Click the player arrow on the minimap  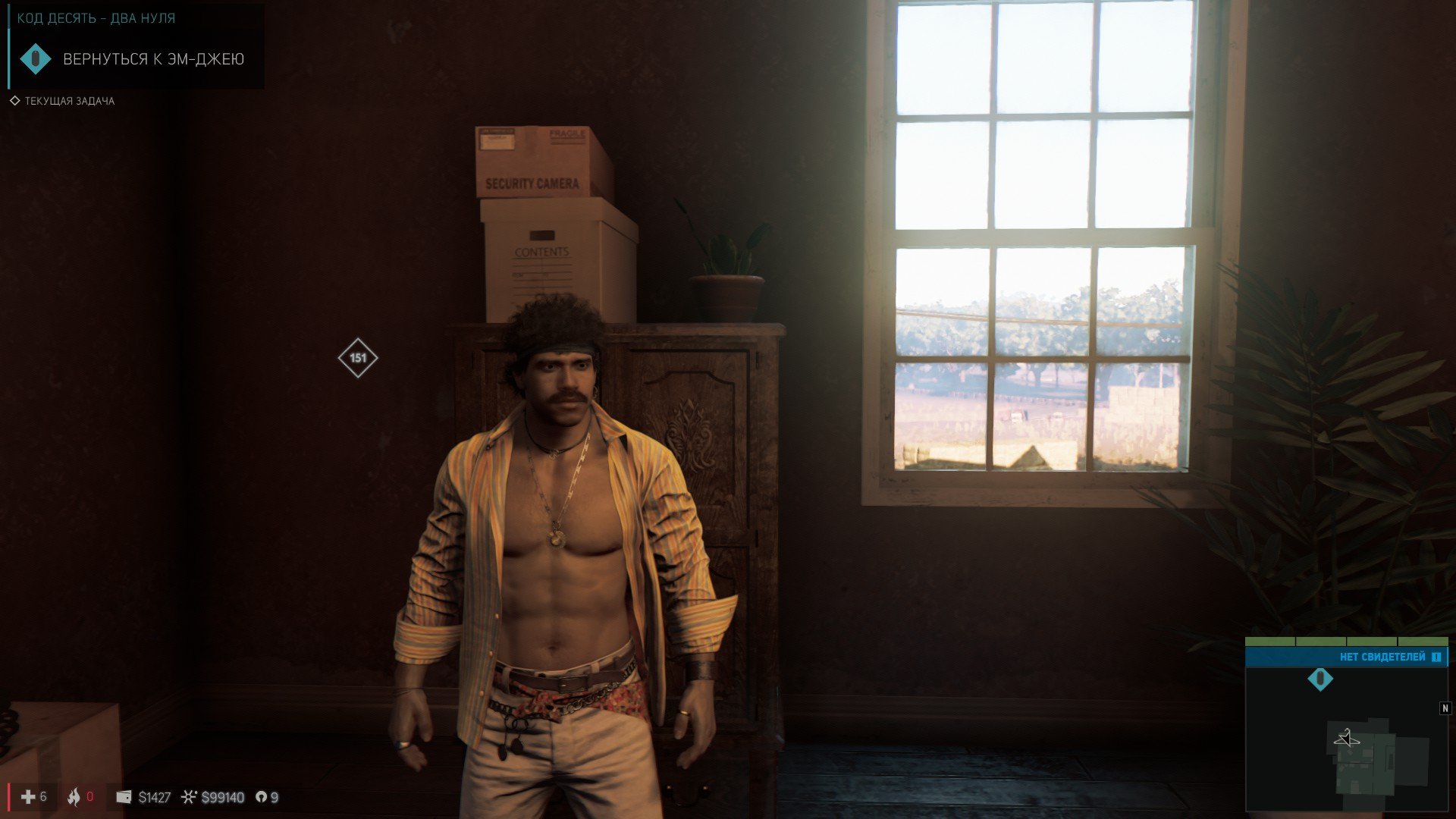pos(1347,738)
